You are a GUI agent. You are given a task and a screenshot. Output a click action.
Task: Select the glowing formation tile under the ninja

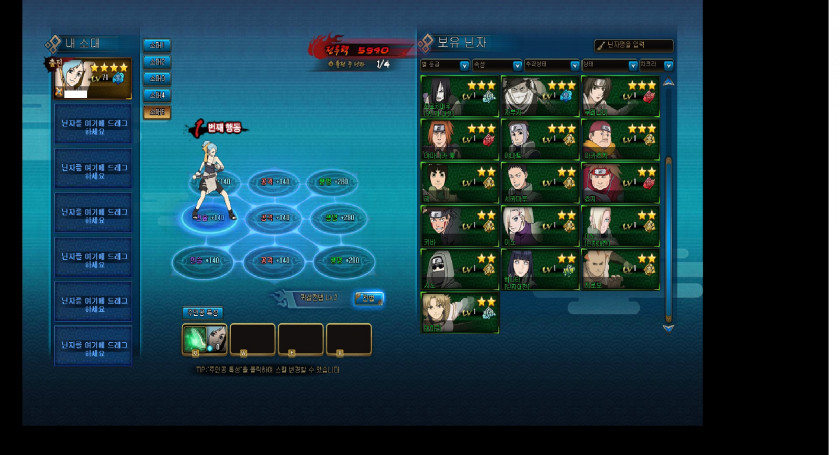tap(209, 217)
